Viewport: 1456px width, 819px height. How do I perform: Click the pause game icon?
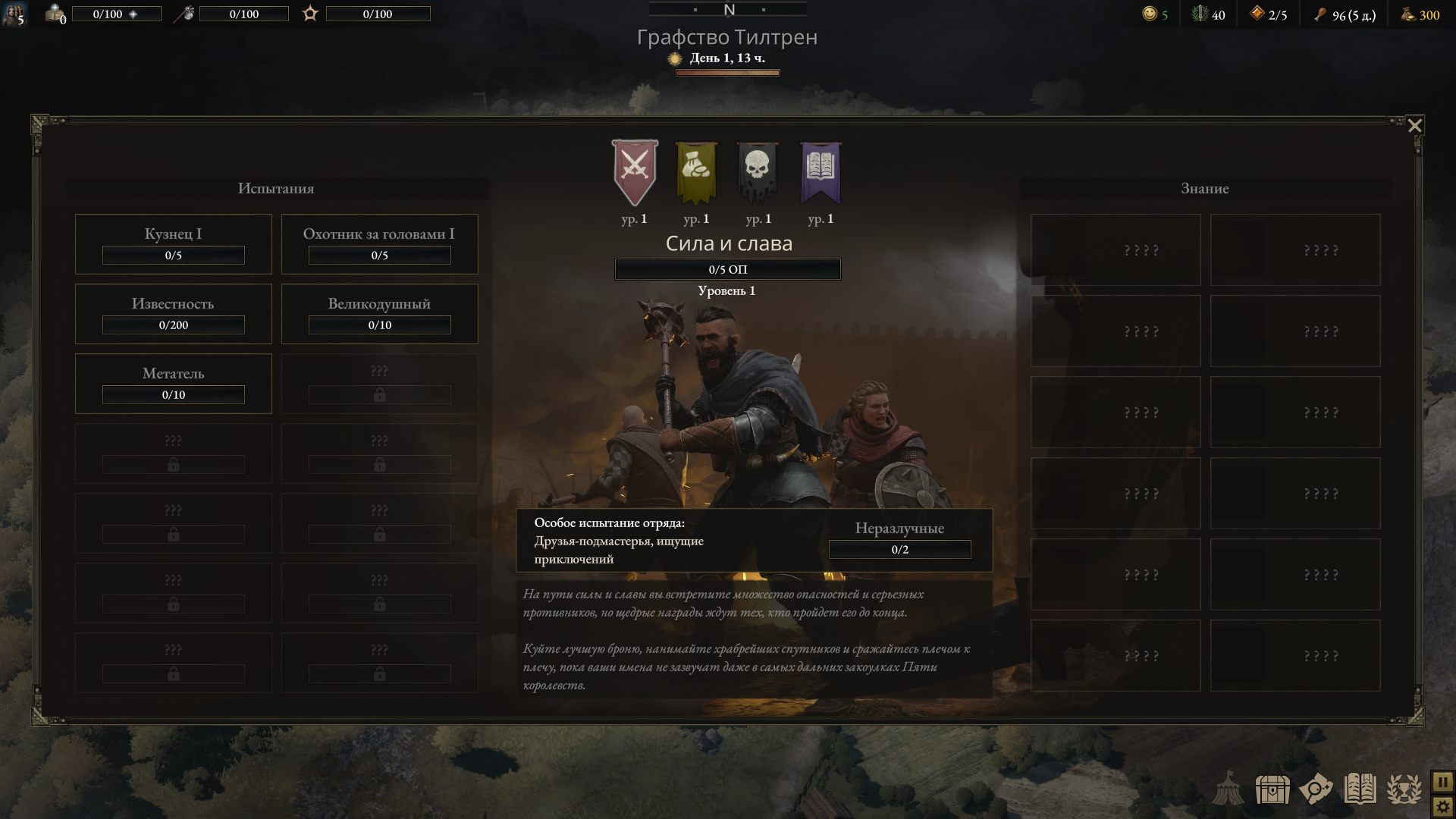1444,783
